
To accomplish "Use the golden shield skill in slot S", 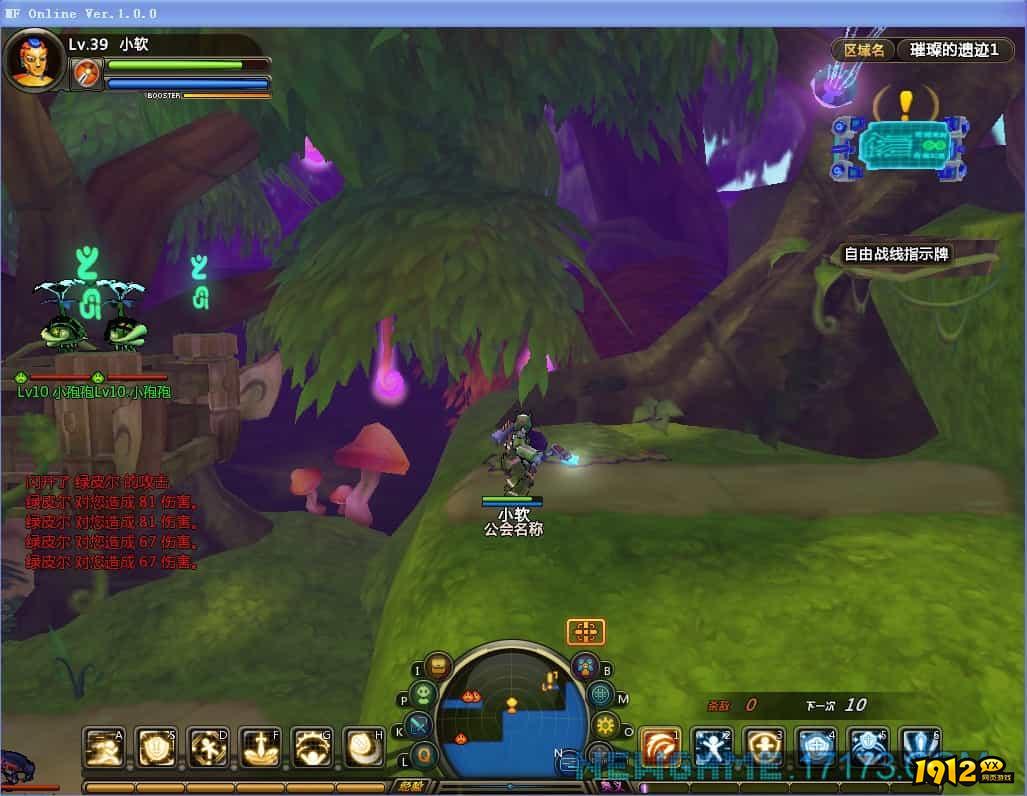I will (x=155, y=747).
